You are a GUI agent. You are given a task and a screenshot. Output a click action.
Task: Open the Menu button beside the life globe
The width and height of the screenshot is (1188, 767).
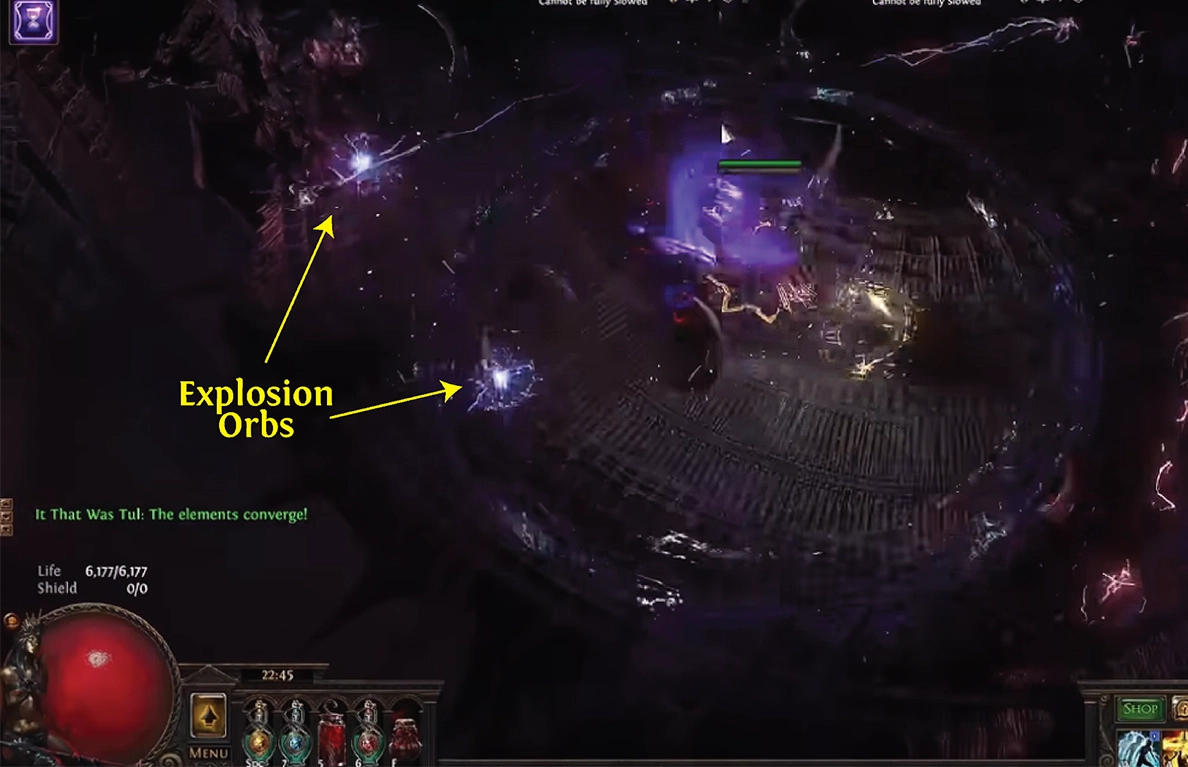click(x=209, y=753)
